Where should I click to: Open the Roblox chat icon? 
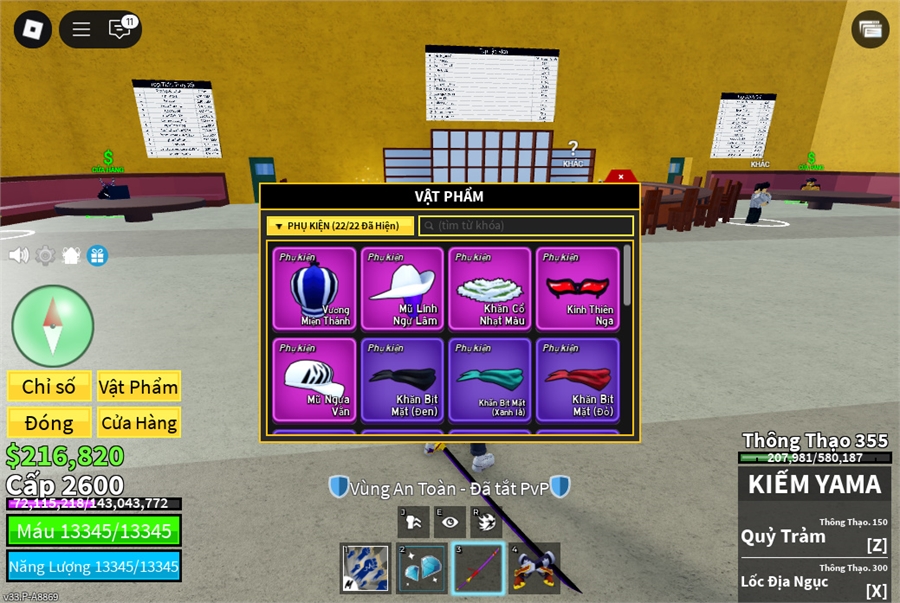121,29
